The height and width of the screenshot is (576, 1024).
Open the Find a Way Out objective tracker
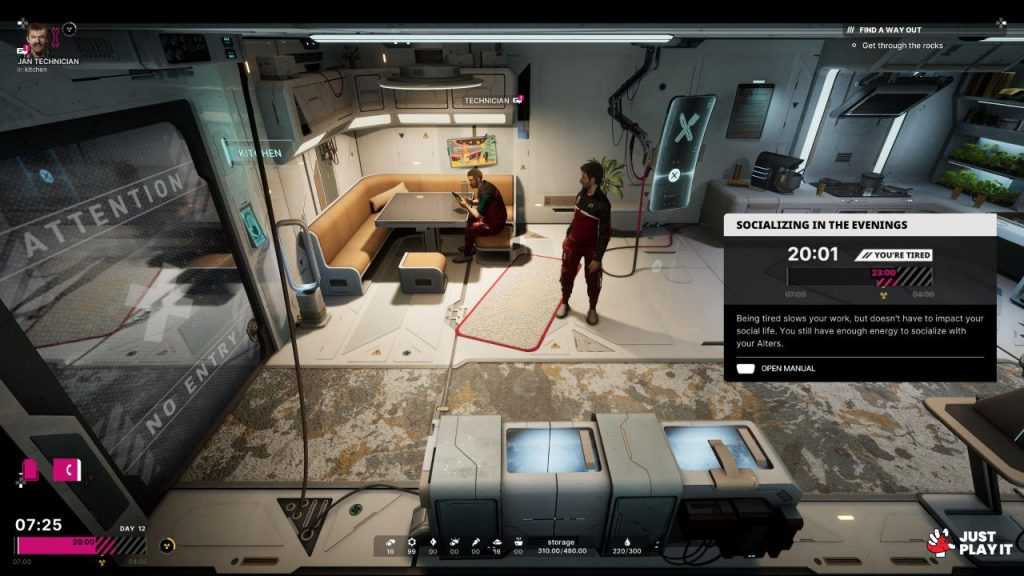(x=889, y=30)
